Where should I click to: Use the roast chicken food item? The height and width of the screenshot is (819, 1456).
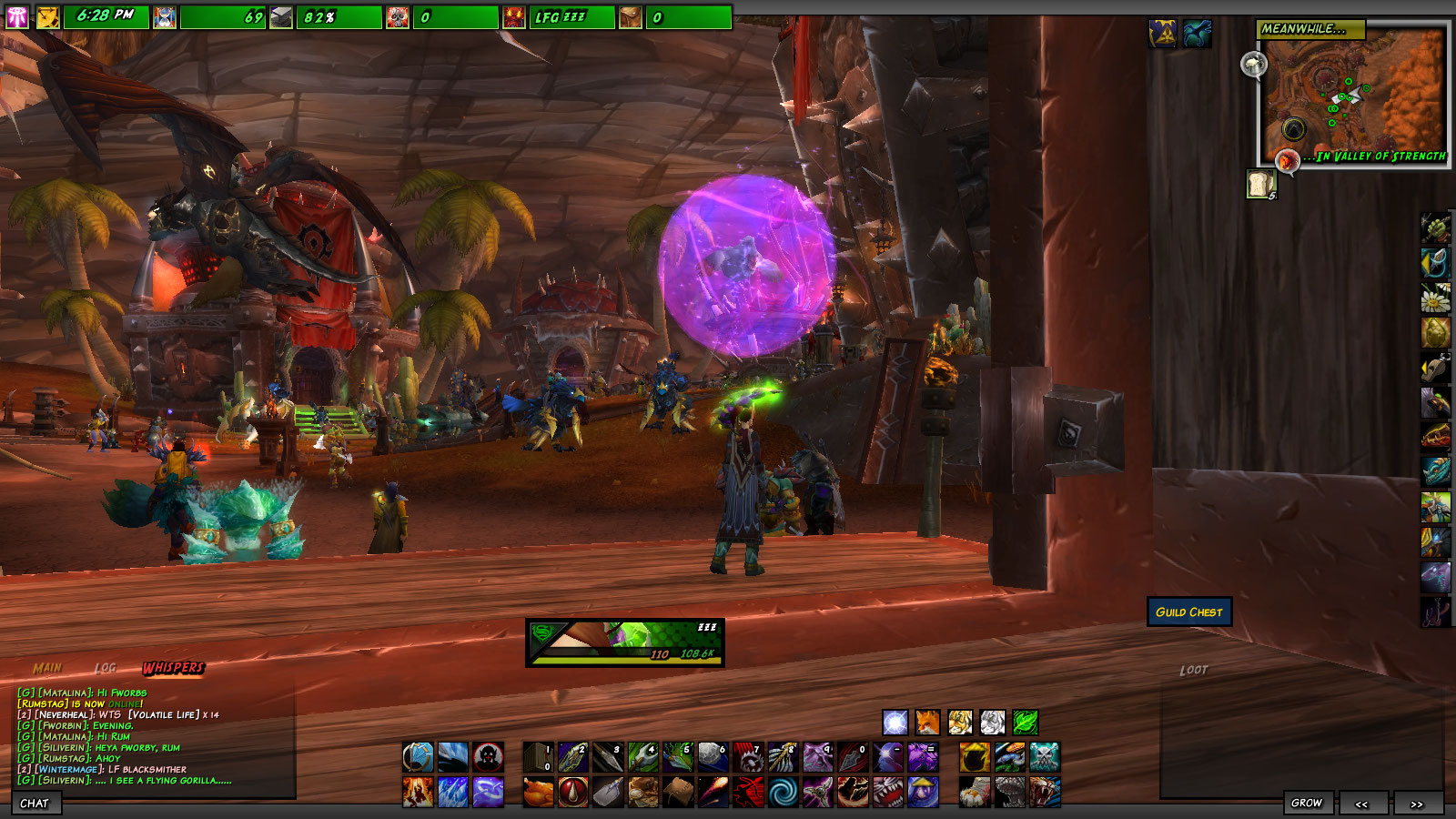click(x=539, y=792)
